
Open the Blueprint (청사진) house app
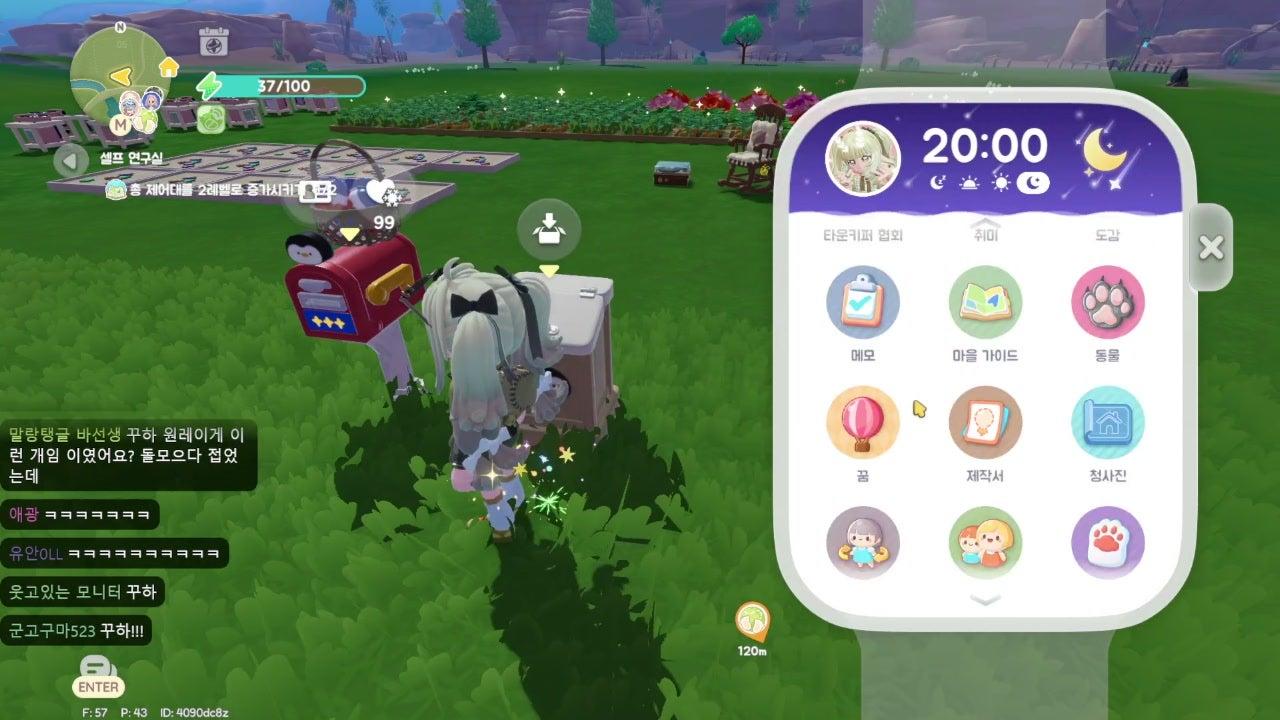tap(1107, 422)
